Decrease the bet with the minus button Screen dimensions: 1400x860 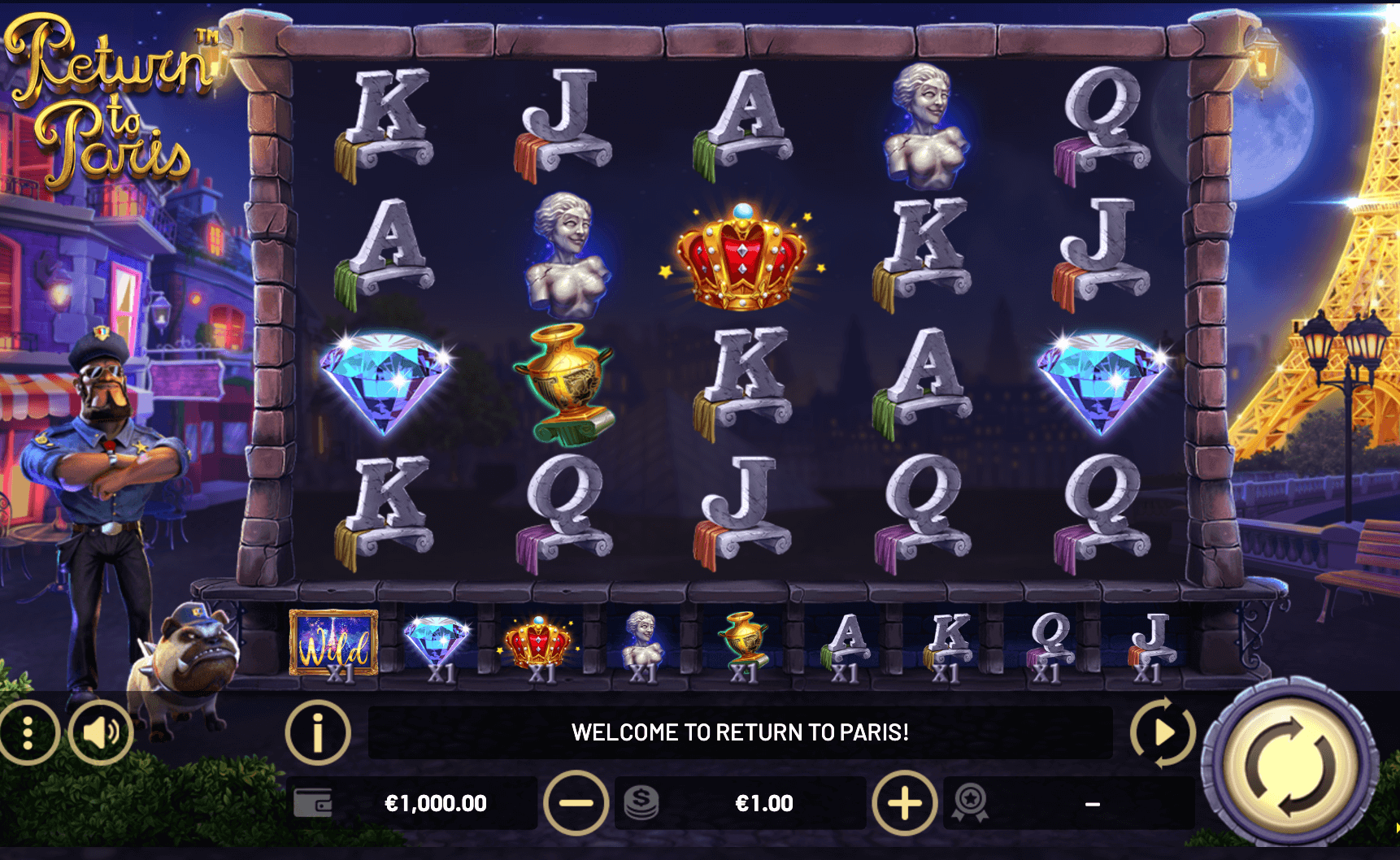point(576,804)
